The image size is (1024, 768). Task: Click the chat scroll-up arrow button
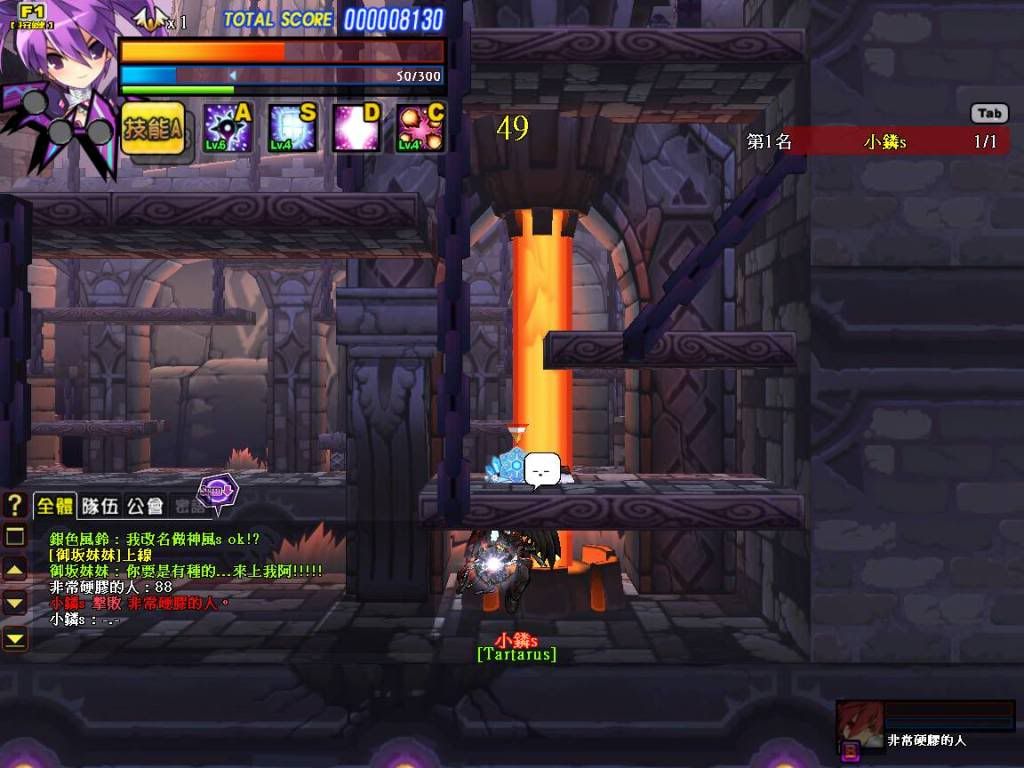tap(15, 570)
